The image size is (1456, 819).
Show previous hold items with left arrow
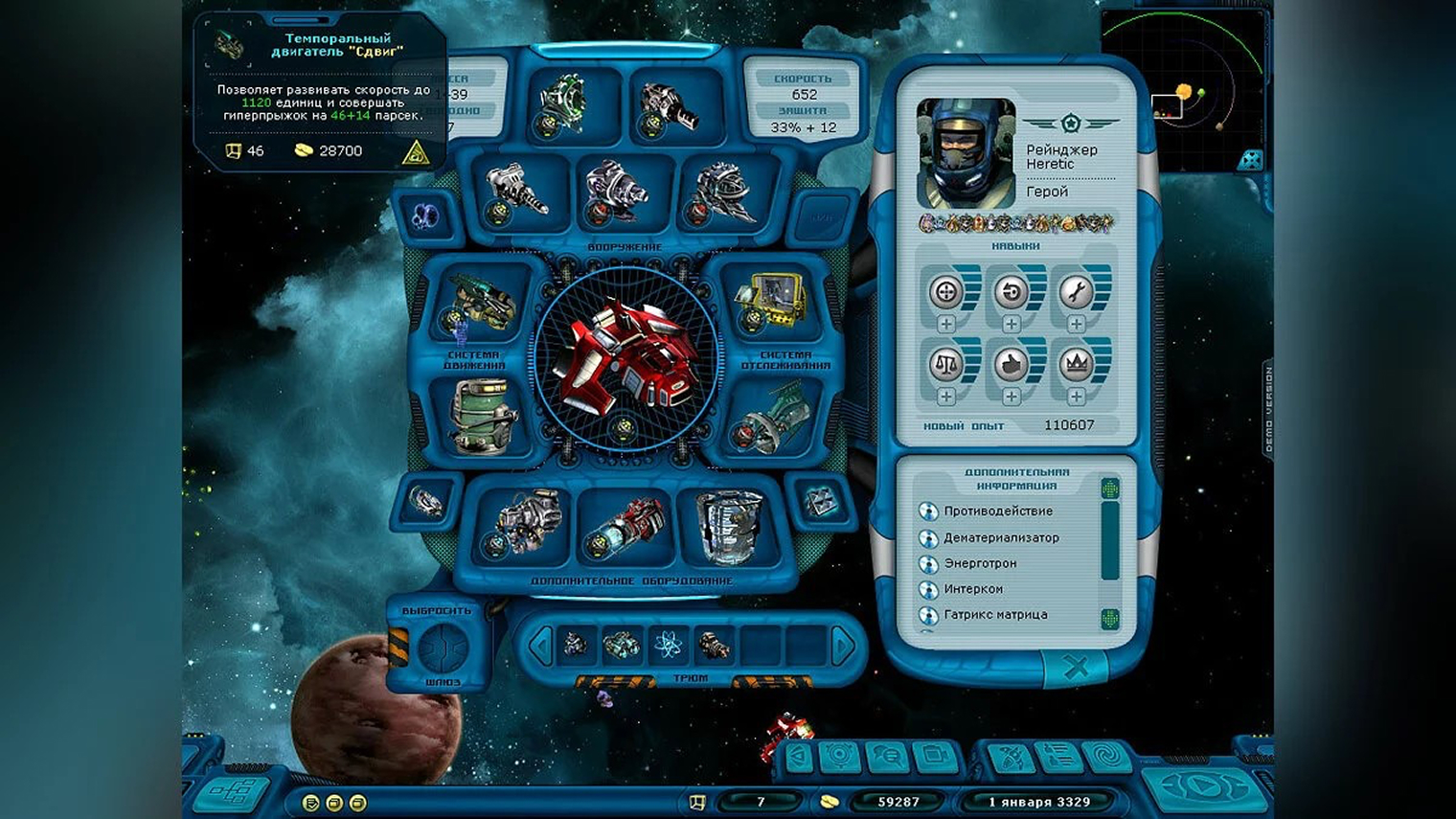pos(540,648)
